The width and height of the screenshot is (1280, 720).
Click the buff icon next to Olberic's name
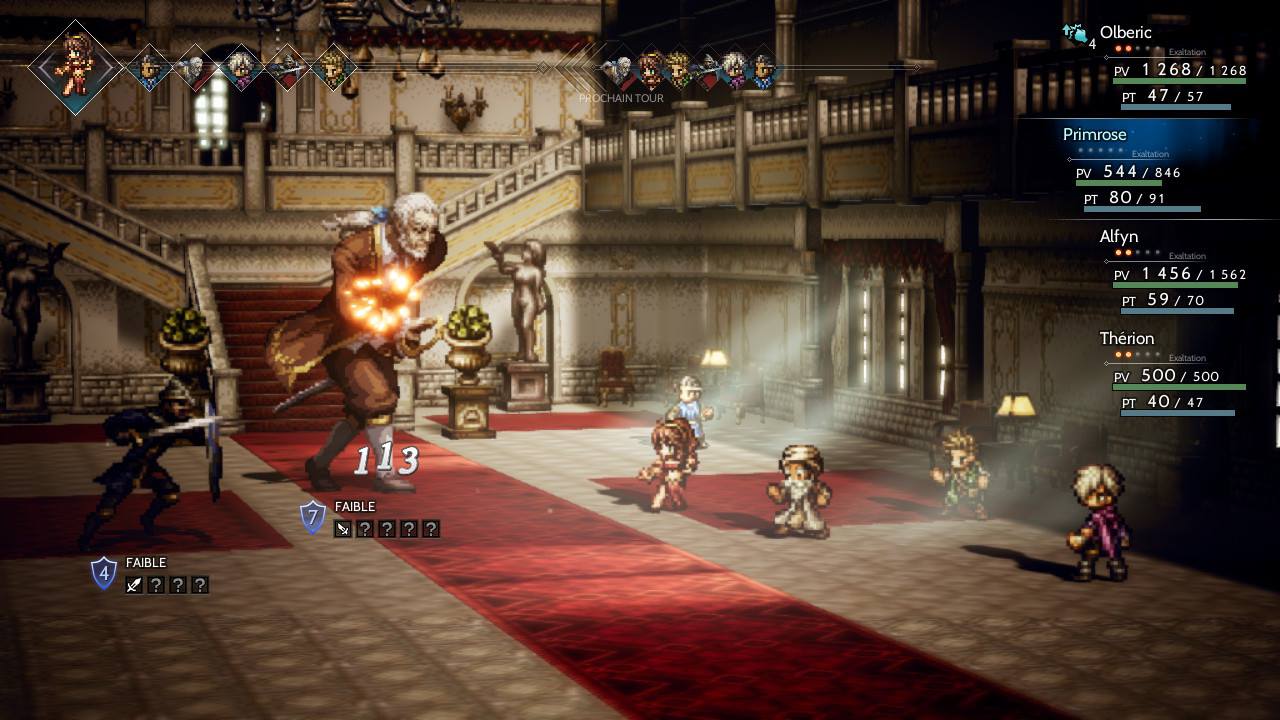click(x=1075, y=35)
